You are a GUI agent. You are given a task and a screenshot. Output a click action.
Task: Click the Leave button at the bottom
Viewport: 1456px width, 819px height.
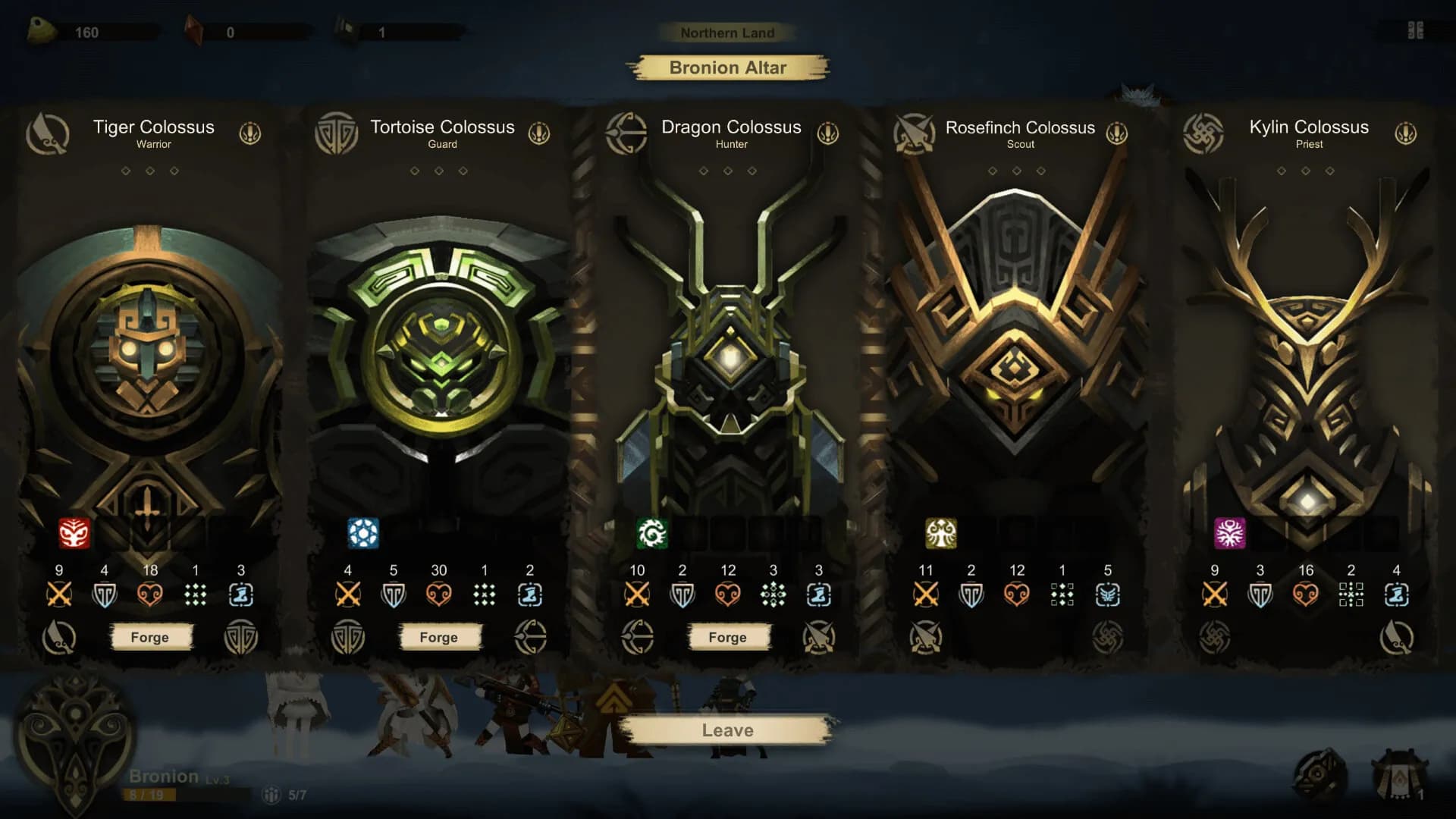[x=728, y=730]
